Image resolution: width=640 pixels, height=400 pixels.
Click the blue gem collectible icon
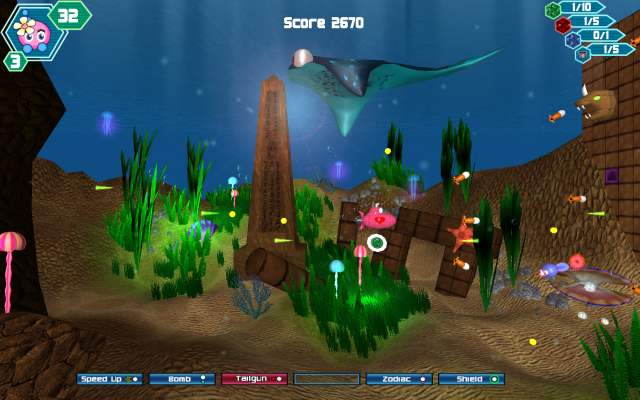pyautogui.click(x=573, y=40)
